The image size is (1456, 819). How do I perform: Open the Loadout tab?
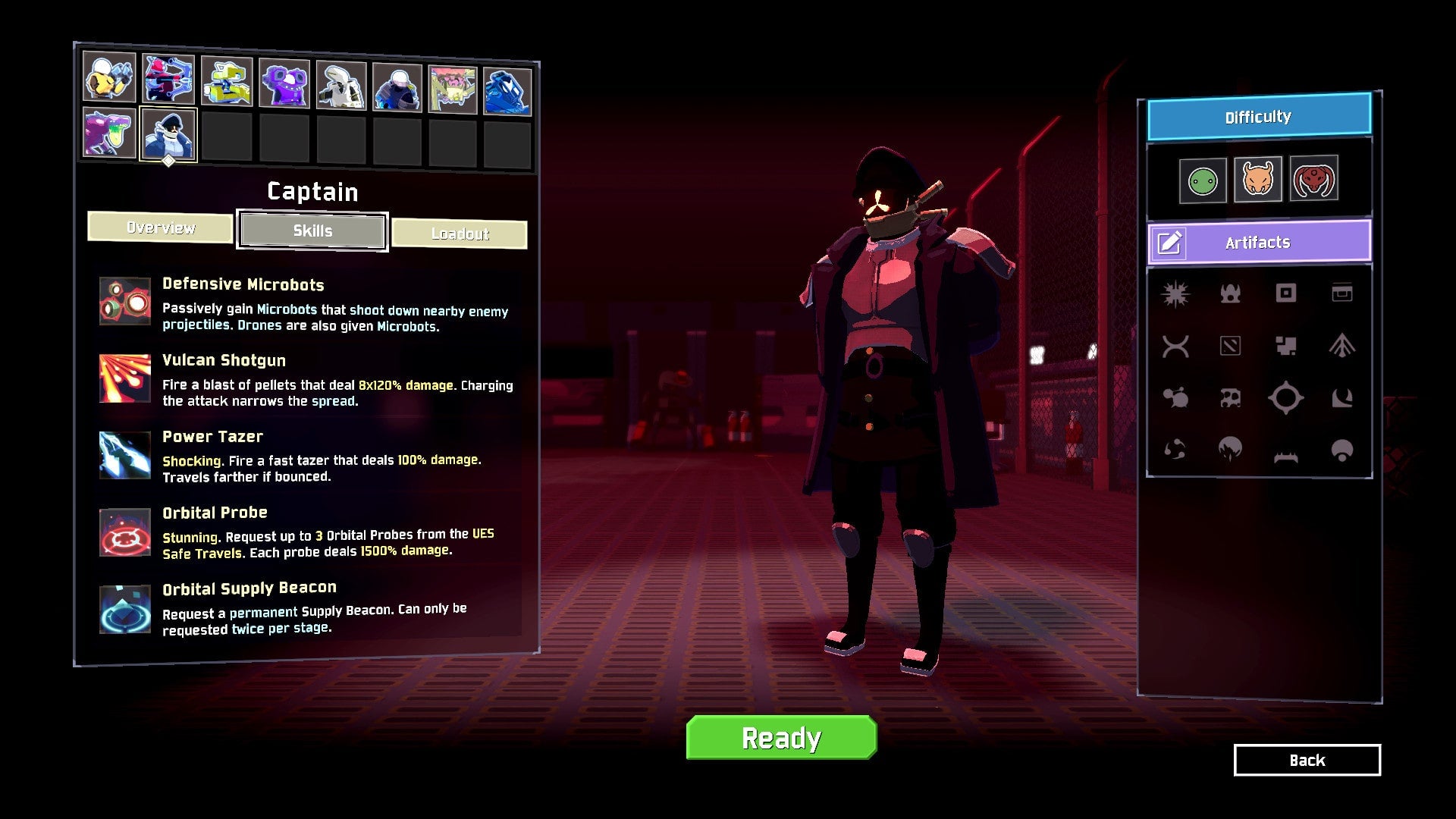click(460, 233)
